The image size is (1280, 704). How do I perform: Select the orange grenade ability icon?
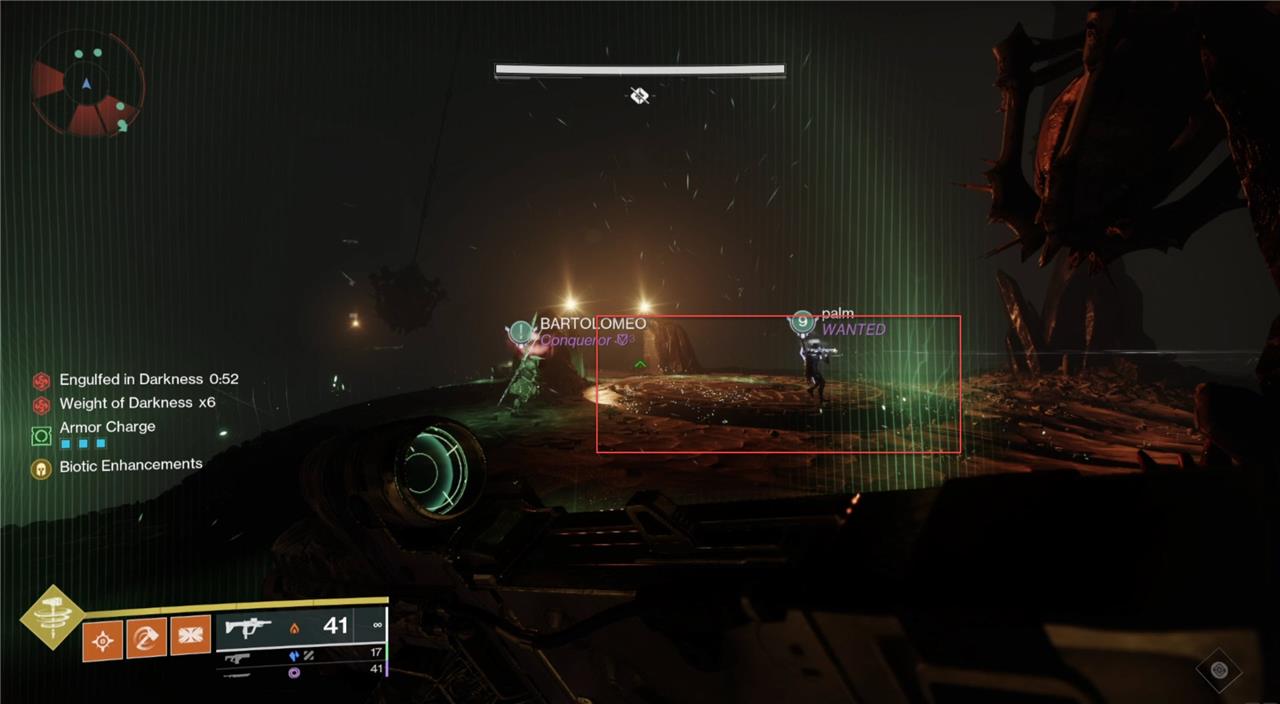(104, 638)
